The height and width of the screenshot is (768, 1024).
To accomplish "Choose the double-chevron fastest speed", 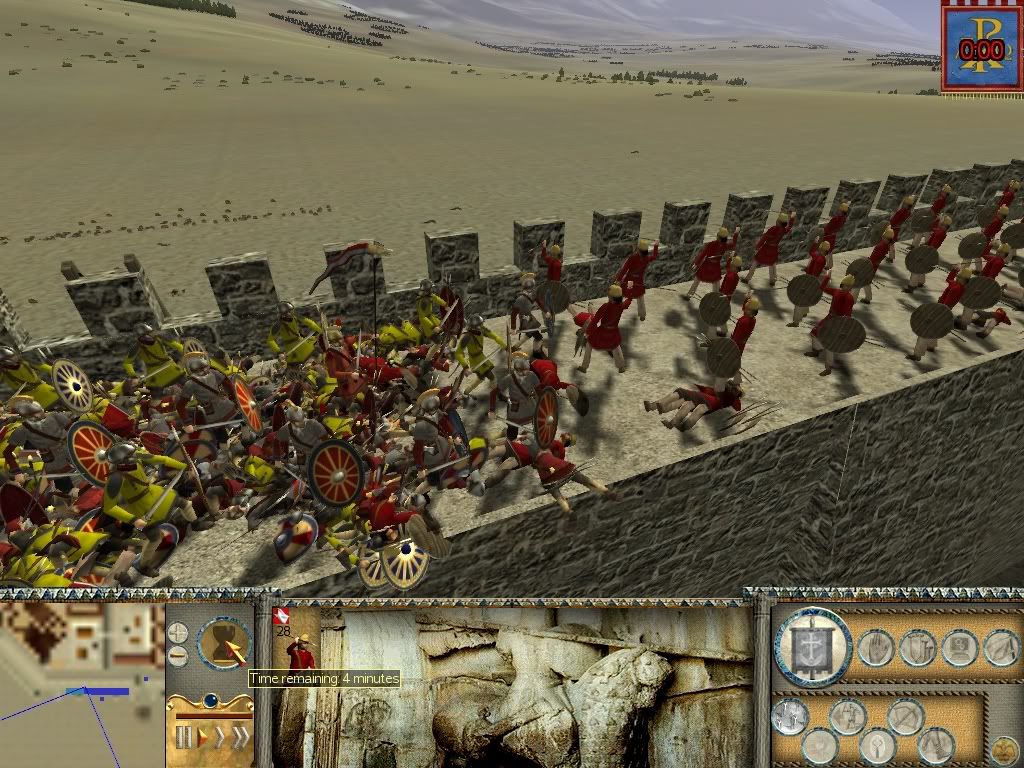I will pos(240,738).
